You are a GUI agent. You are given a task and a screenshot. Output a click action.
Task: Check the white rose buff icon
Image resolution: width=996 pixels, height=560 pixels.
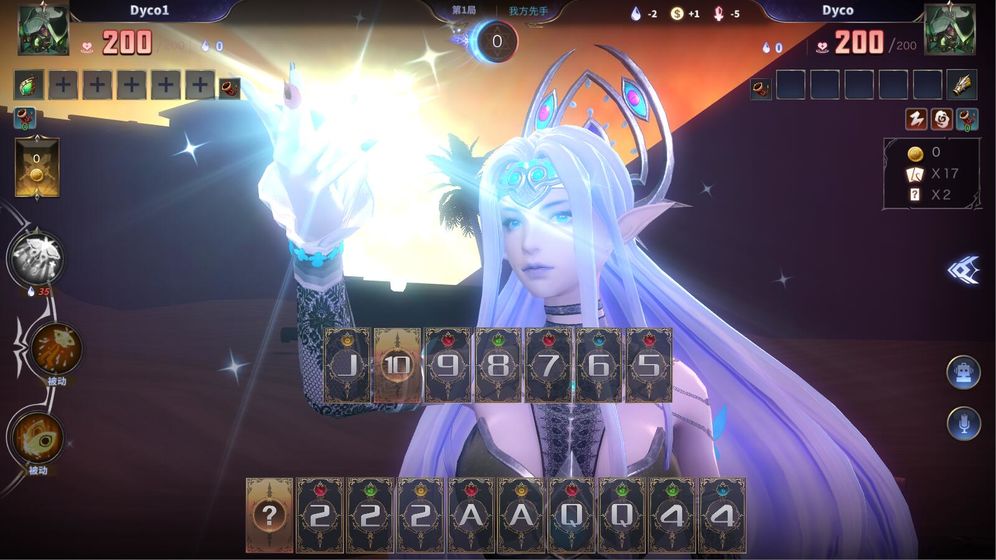(941, 120)
